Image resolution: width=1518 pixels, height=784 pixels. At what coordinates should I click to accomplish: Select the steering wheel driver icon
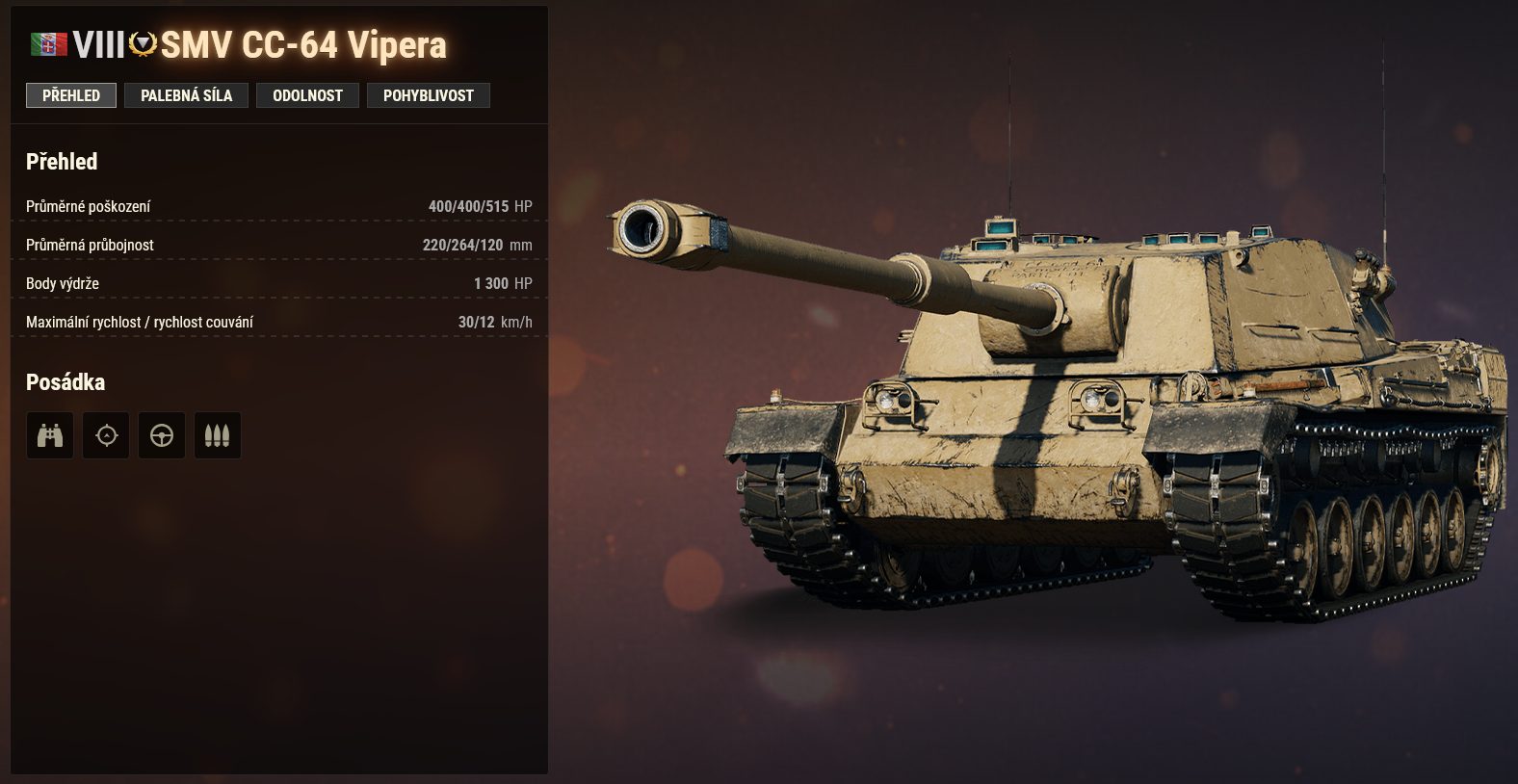[161, 435]
